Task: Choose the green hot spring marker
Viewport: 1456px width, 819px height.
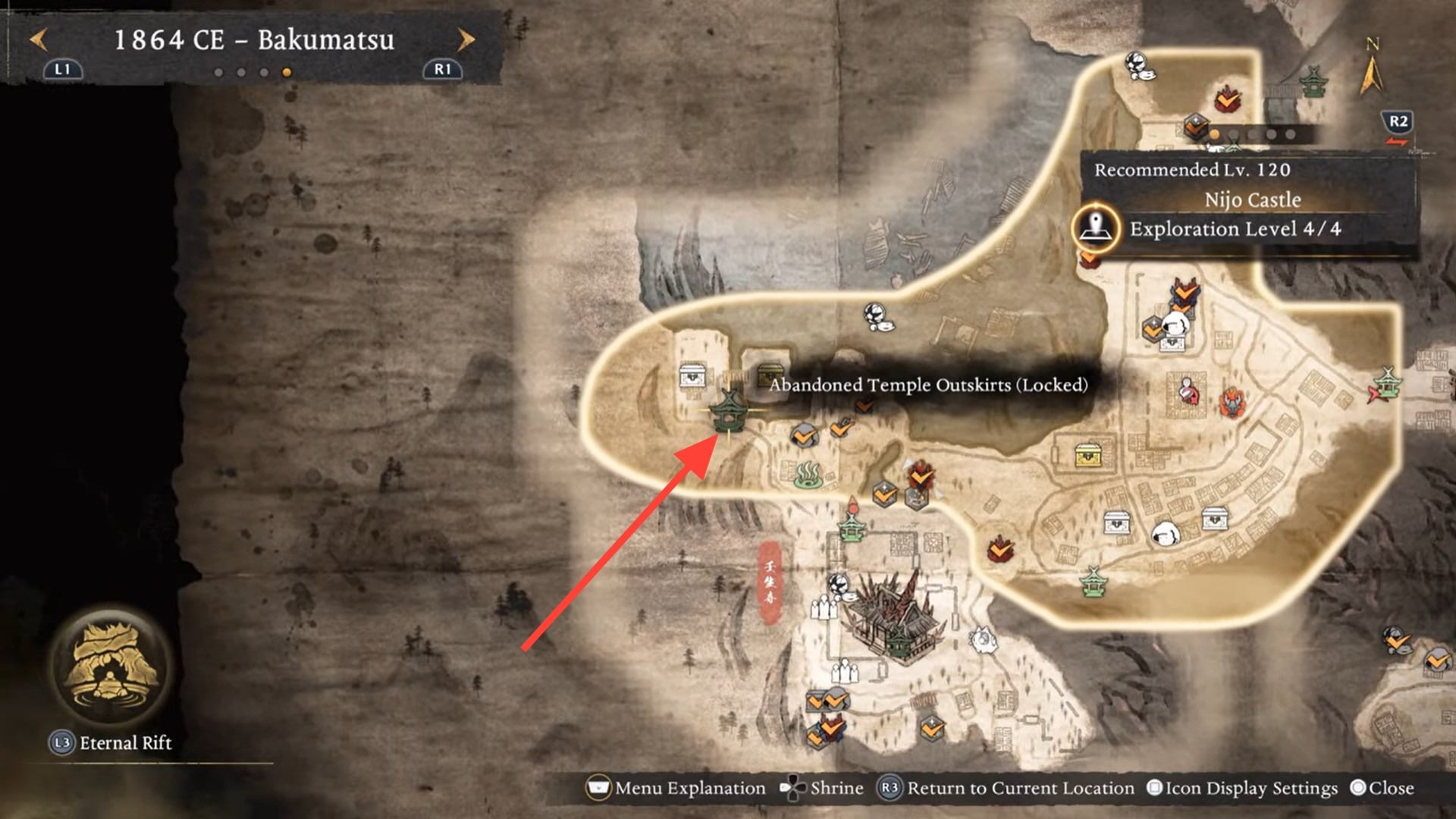Action: (x=808, y=475)
